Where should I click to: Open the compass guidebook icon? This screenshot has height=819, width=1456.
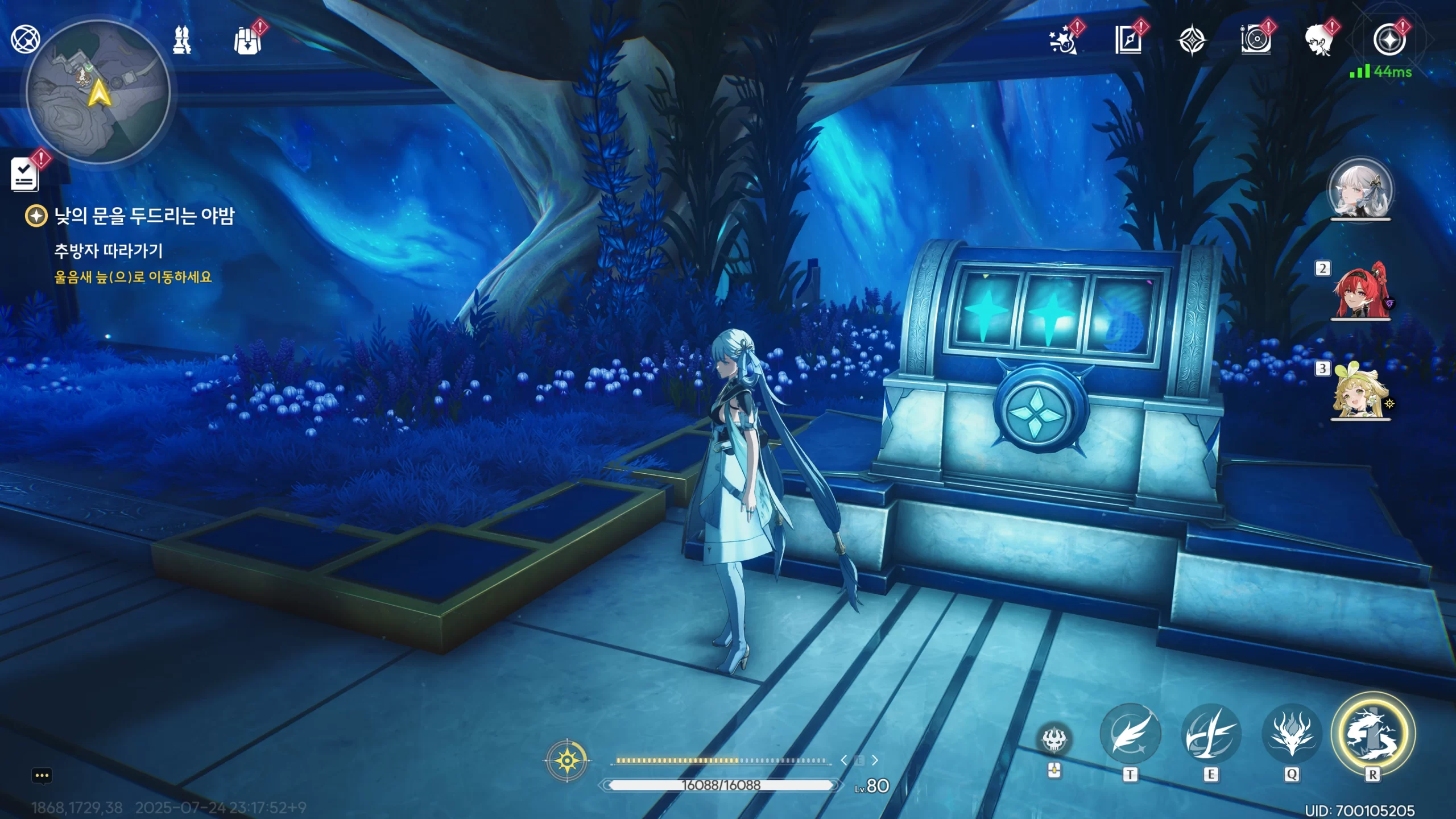(1128, 40)
